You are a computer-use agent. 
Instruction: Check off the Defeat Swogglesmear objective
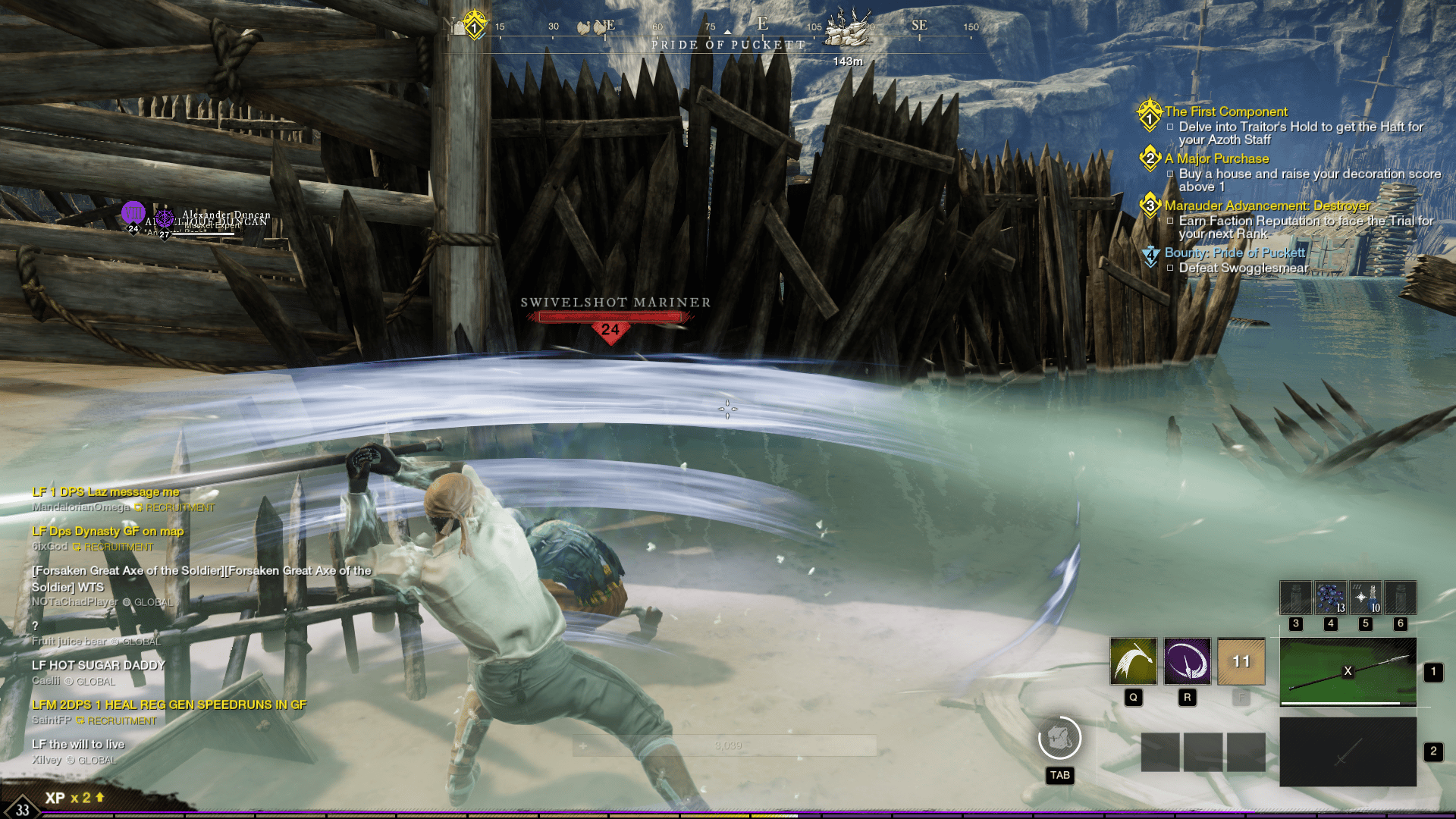(1172, 268)
